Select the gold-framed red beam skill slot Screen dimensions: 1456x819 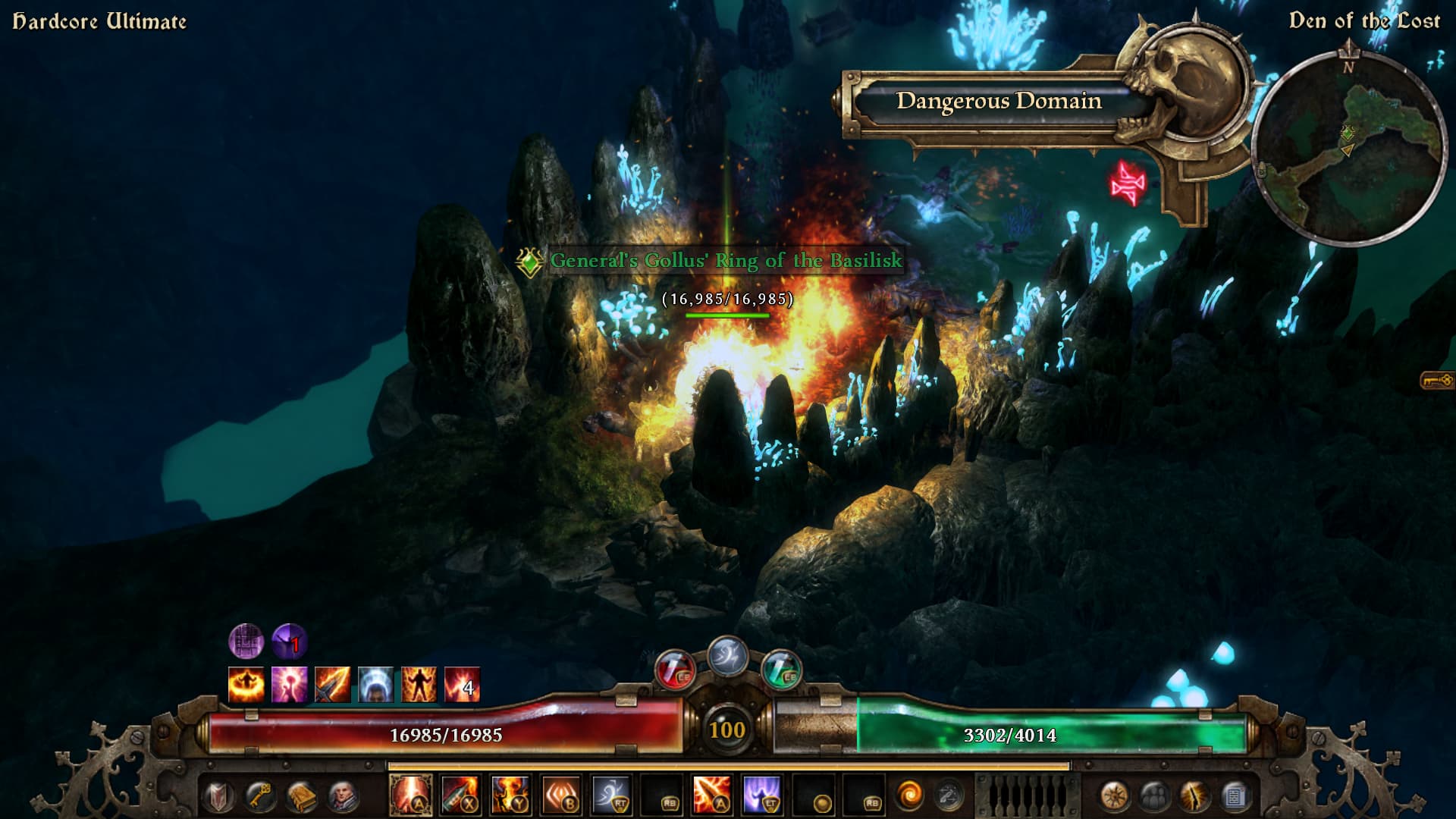[x=411, y=795]
